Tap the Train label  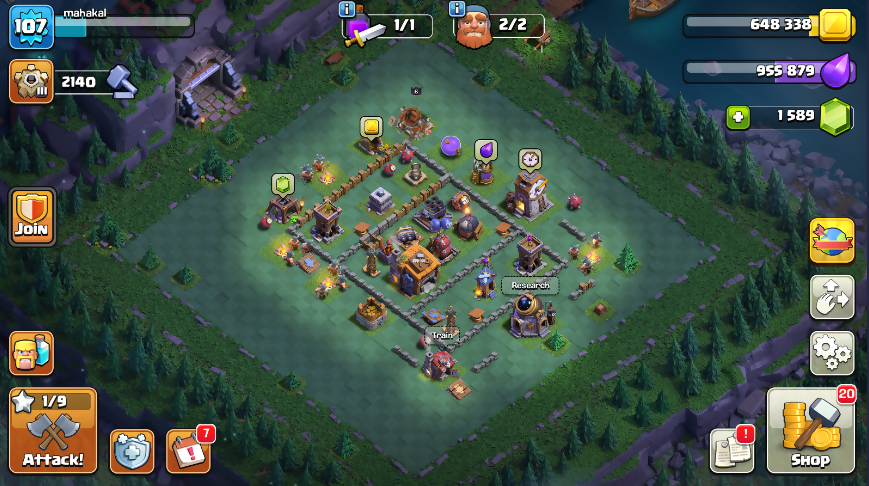pyautogui.click(x=441, y=335)
